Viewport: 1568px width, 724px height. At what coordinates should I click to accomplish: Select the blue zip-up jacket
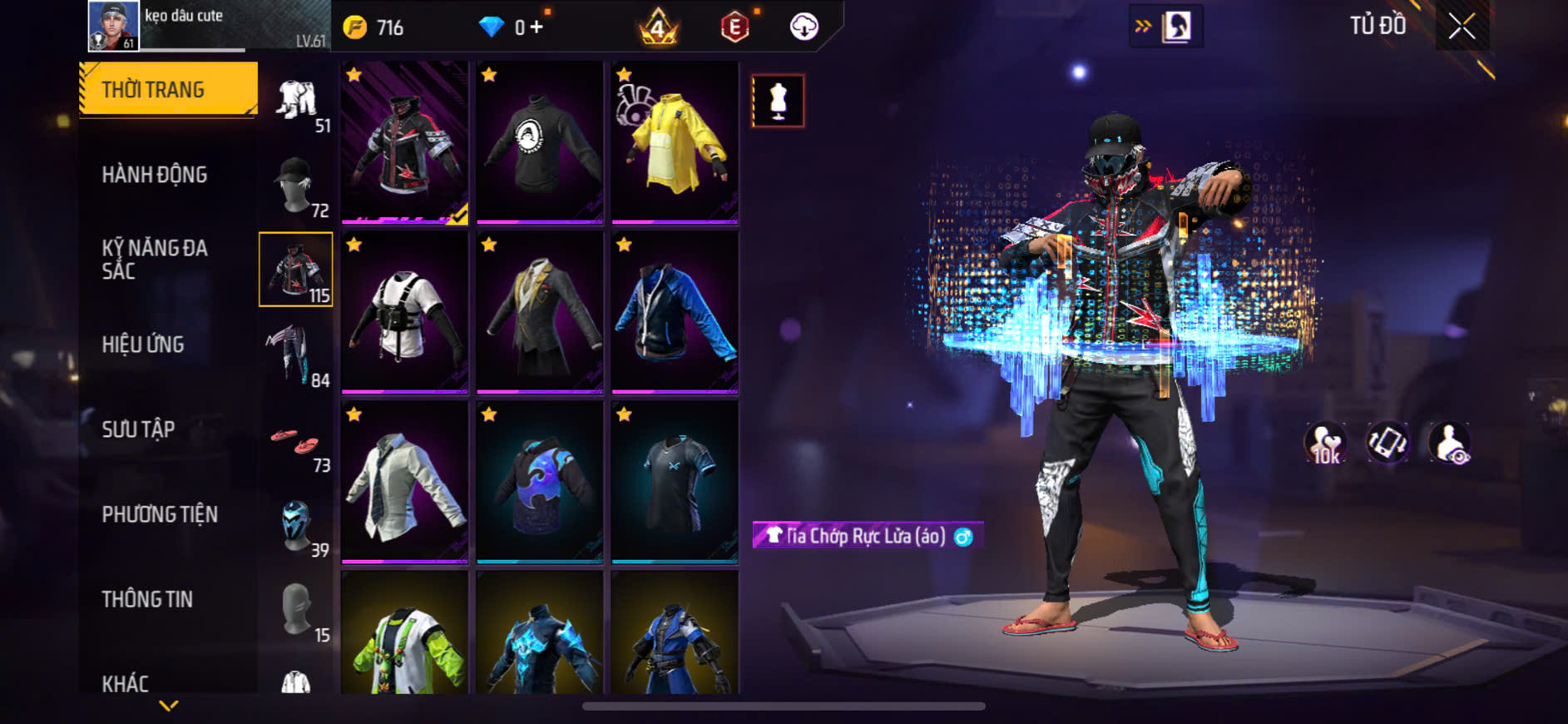coord(675,312)
